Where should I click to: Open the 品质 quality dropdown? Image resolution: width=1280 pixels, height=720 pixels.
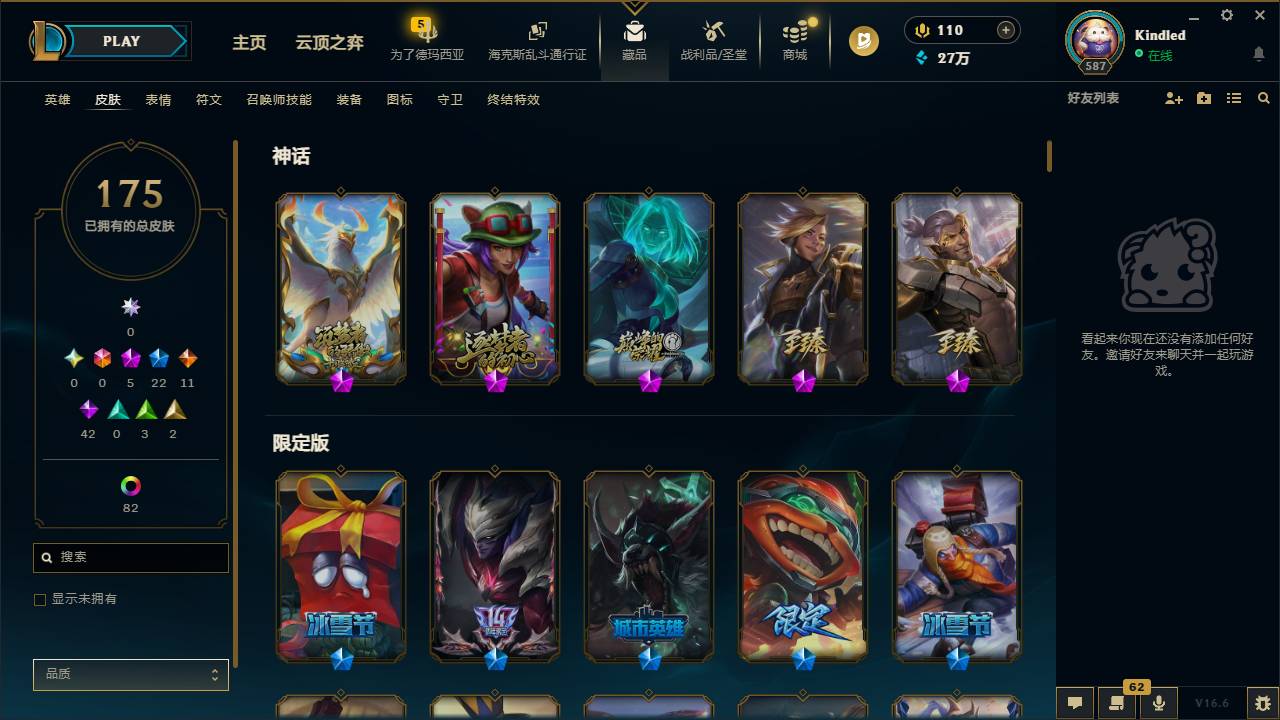pyautogui.click(x=130, y=674)
